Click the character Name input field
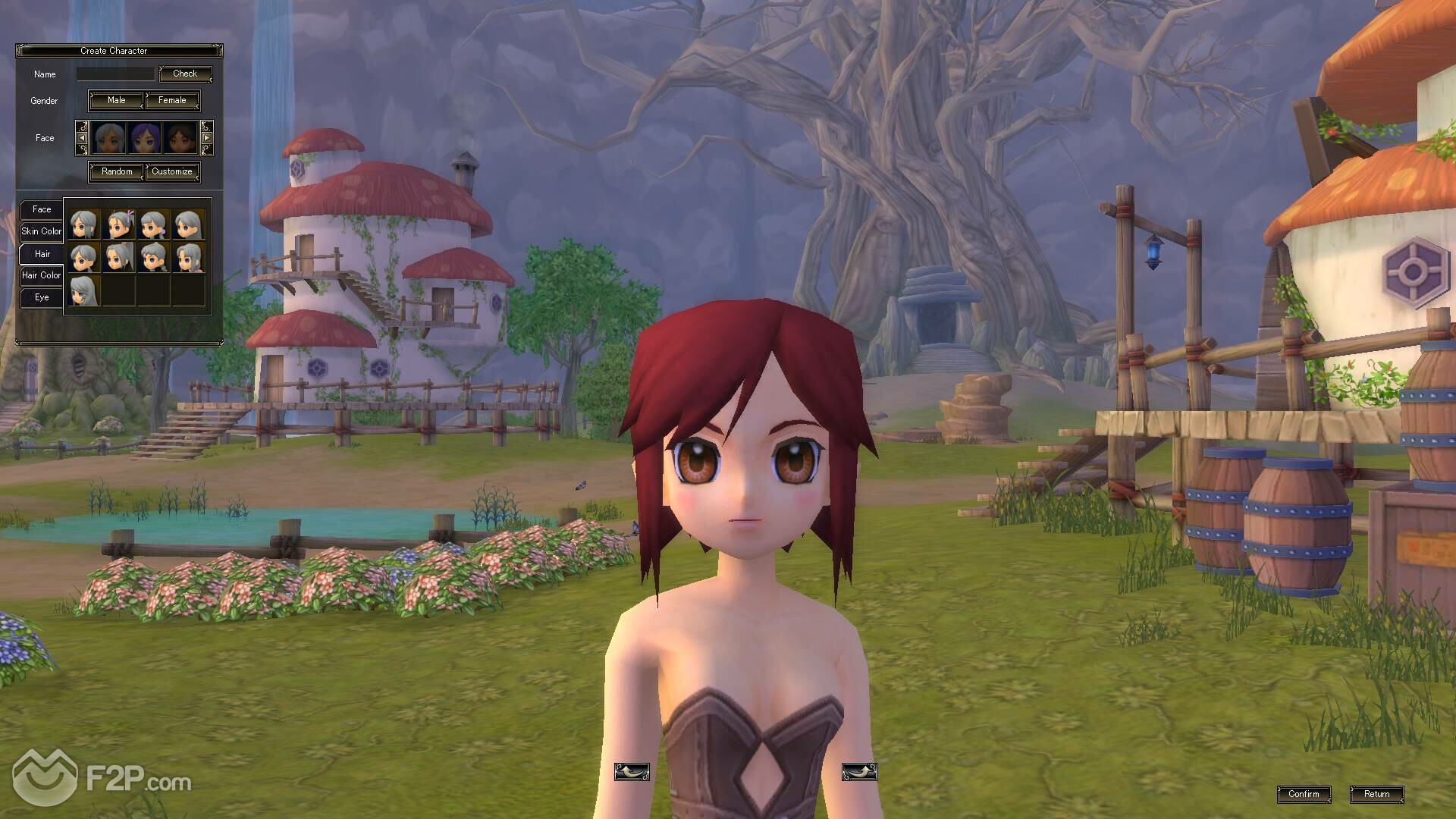 tap(115, 74)
